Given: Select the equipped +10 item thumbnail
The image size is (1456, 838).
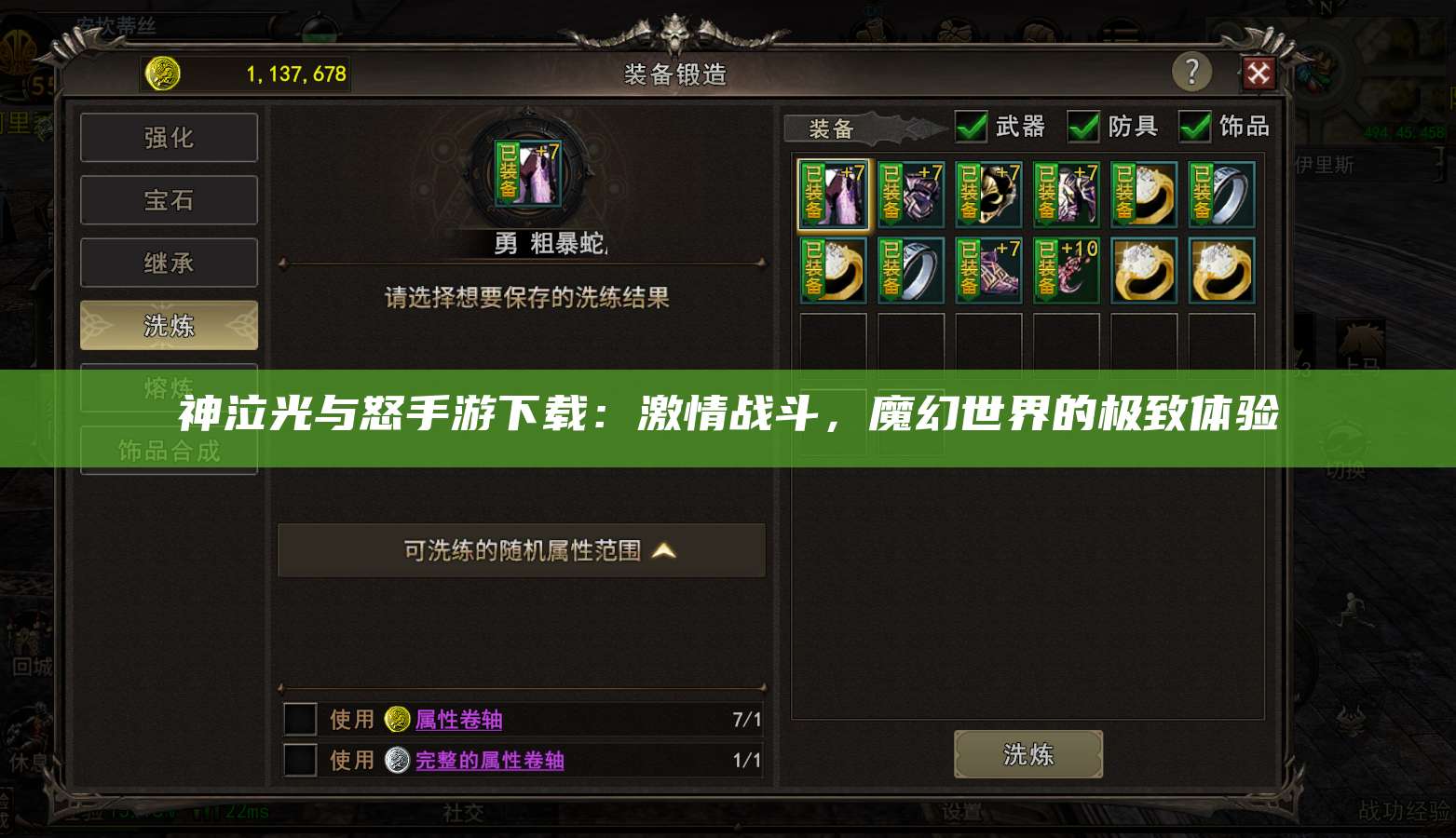Looking at the screenshot, I should [x=1066, y=270].
